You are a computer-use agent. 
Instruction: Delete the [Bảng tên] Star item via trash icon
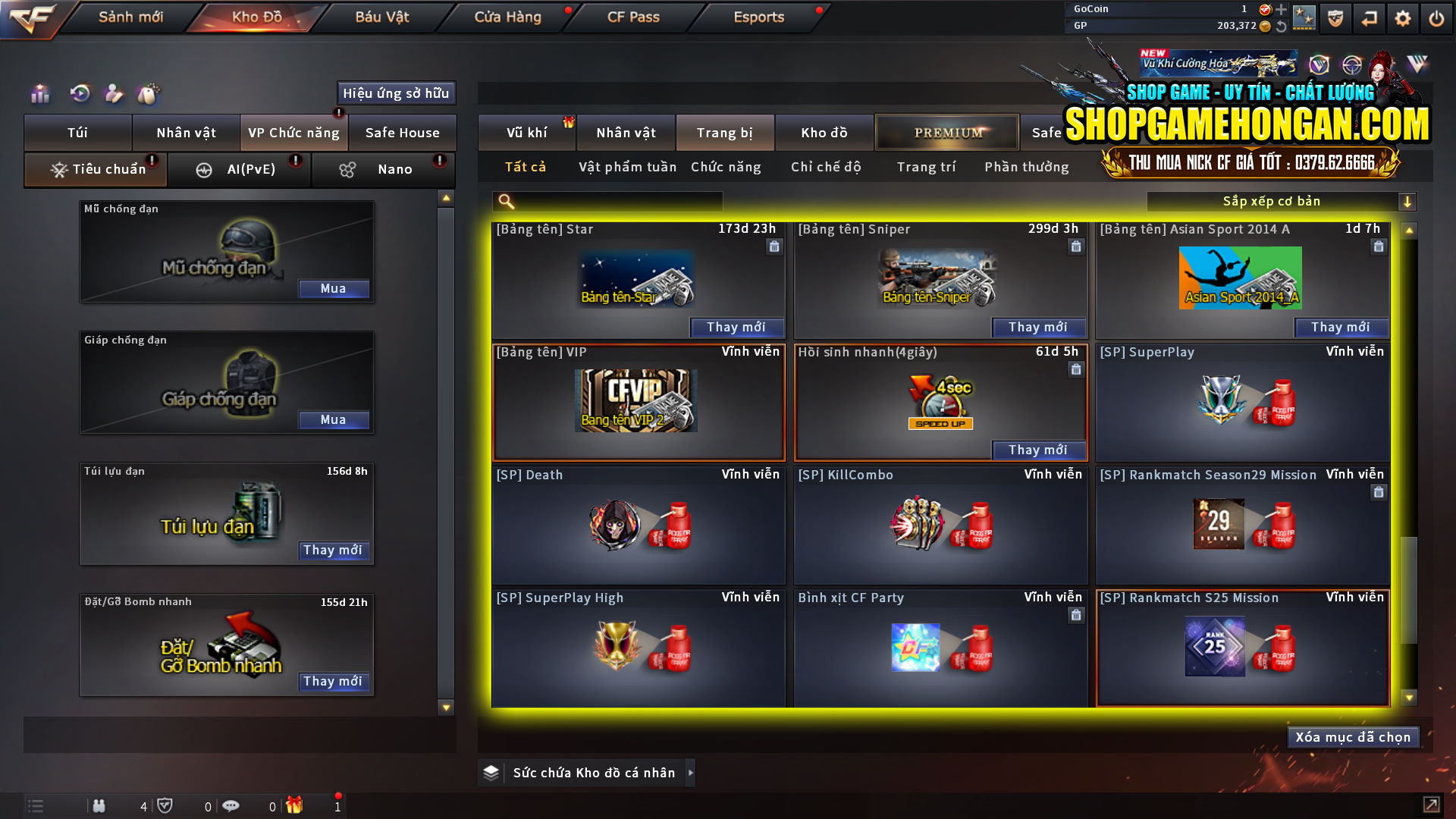[x=774, y=246]
